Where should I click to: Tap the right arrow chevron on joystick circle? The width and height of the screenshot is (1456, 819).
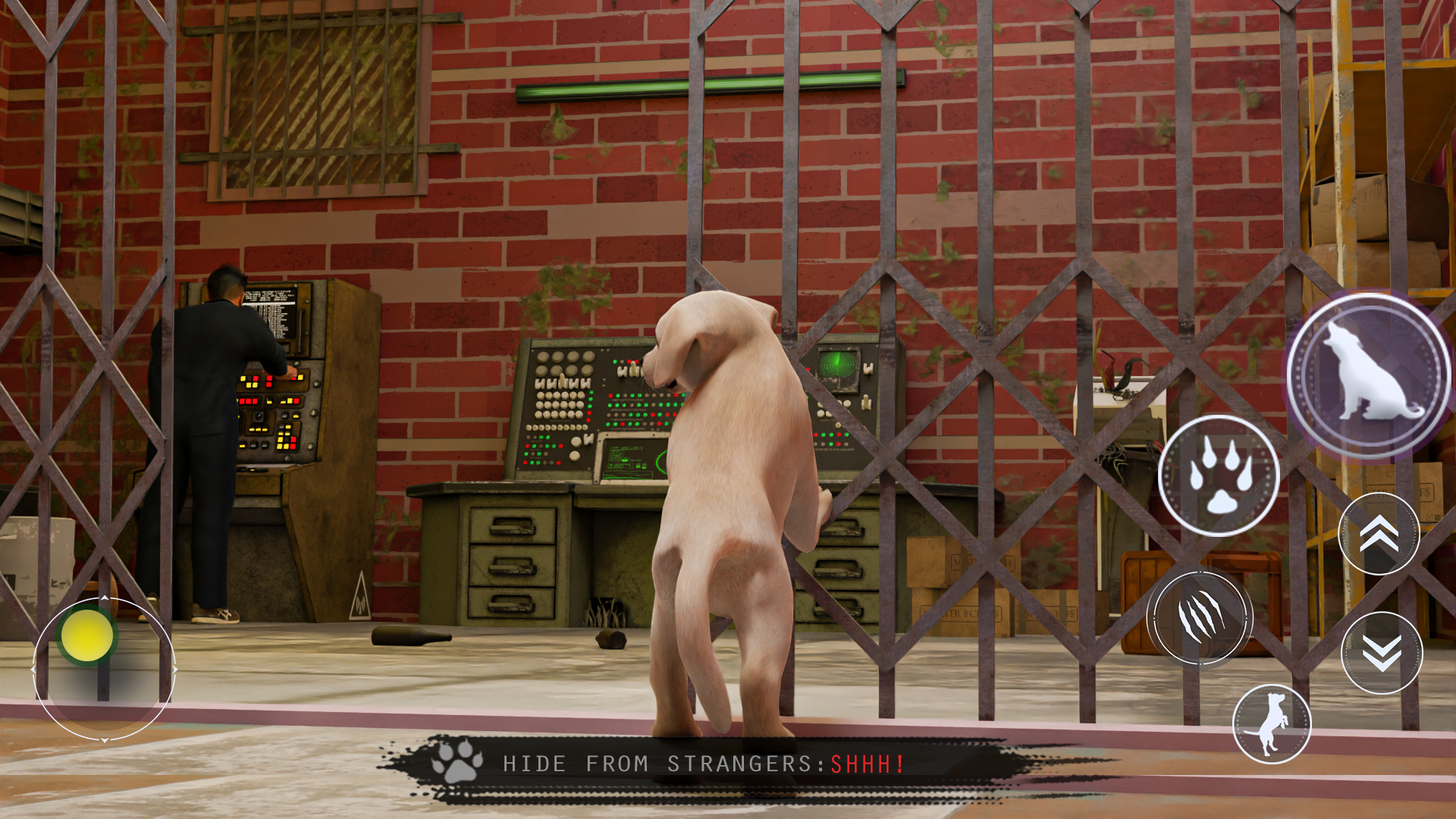[x=176, y=670]
